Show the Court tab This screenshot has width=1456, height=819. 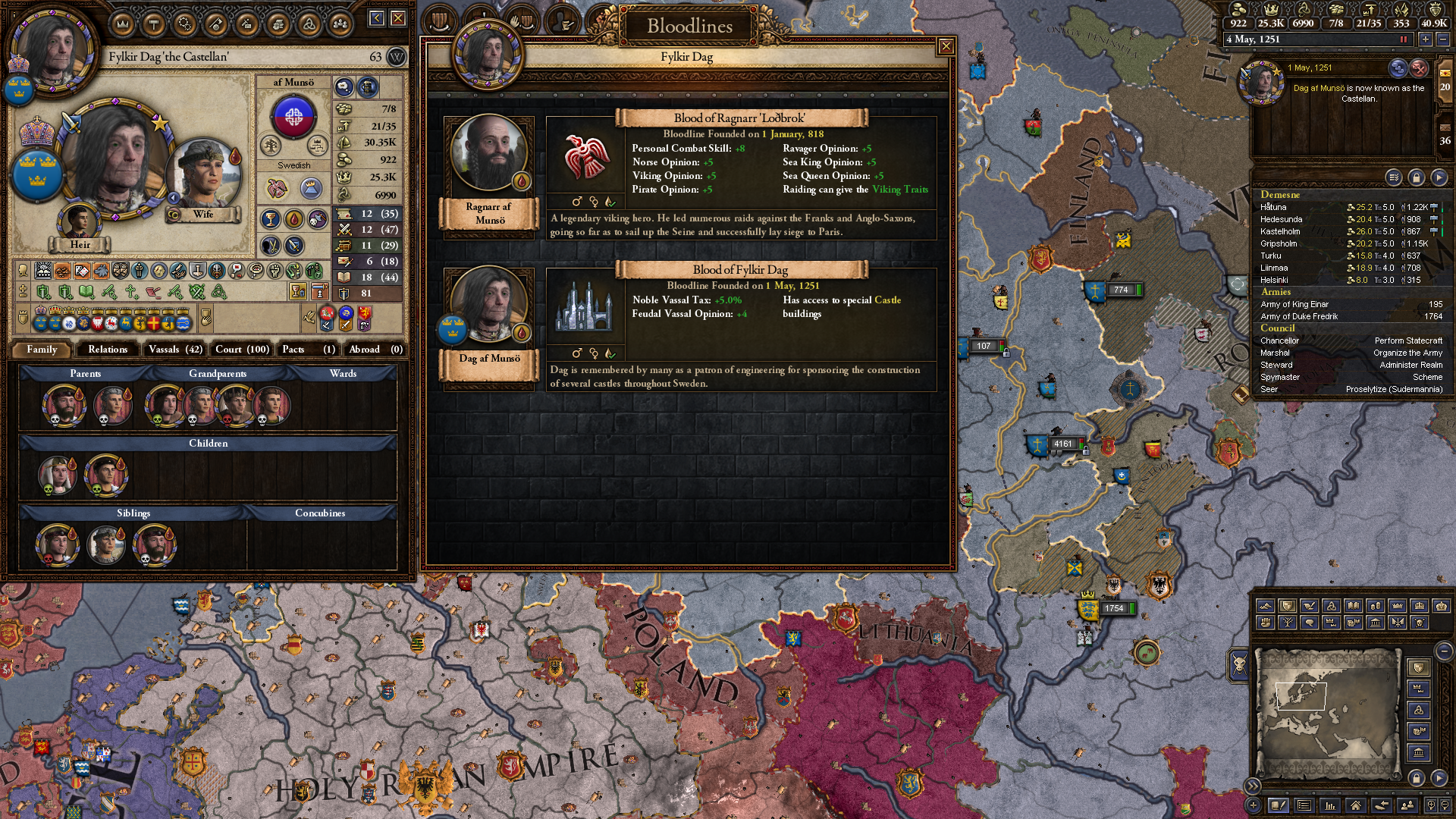[x=242, y=350]
